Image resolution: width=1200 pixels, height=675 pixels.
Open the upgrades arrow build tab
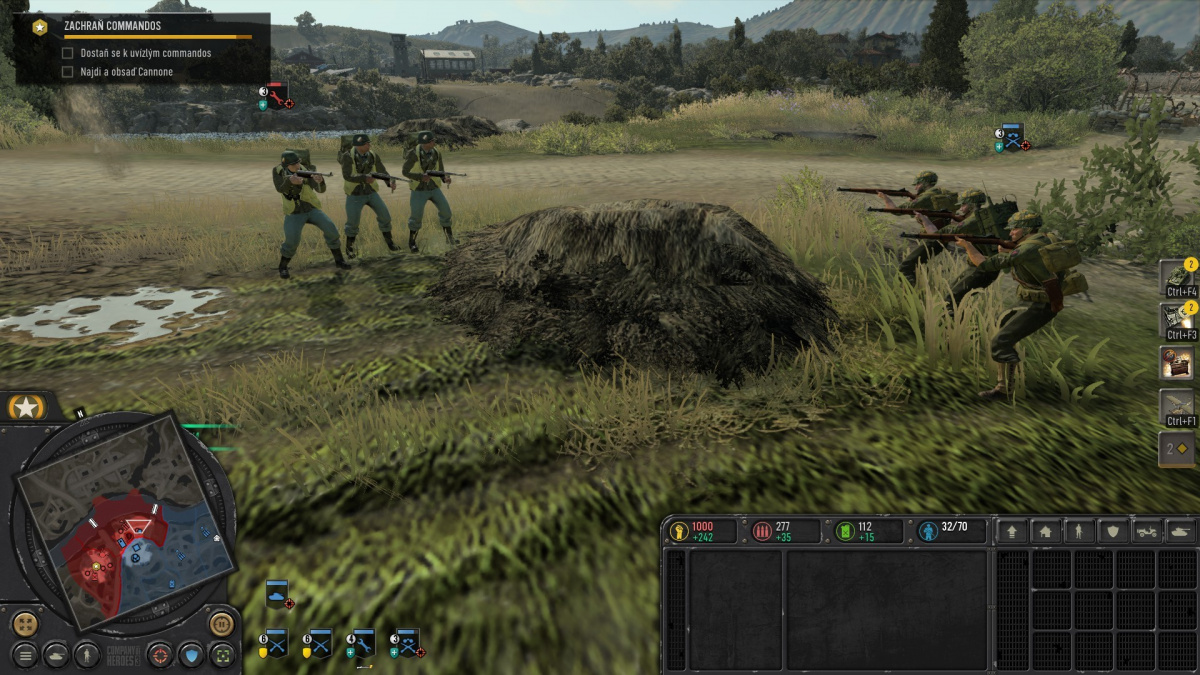point(1012,532)
